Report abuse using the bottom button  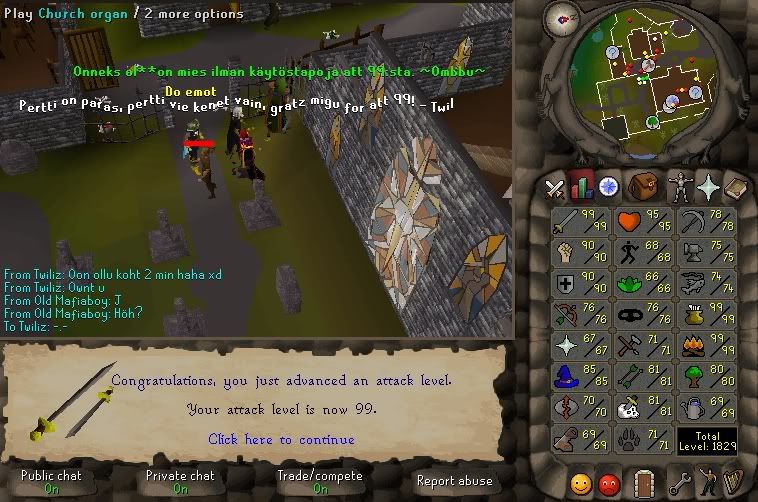454,481
